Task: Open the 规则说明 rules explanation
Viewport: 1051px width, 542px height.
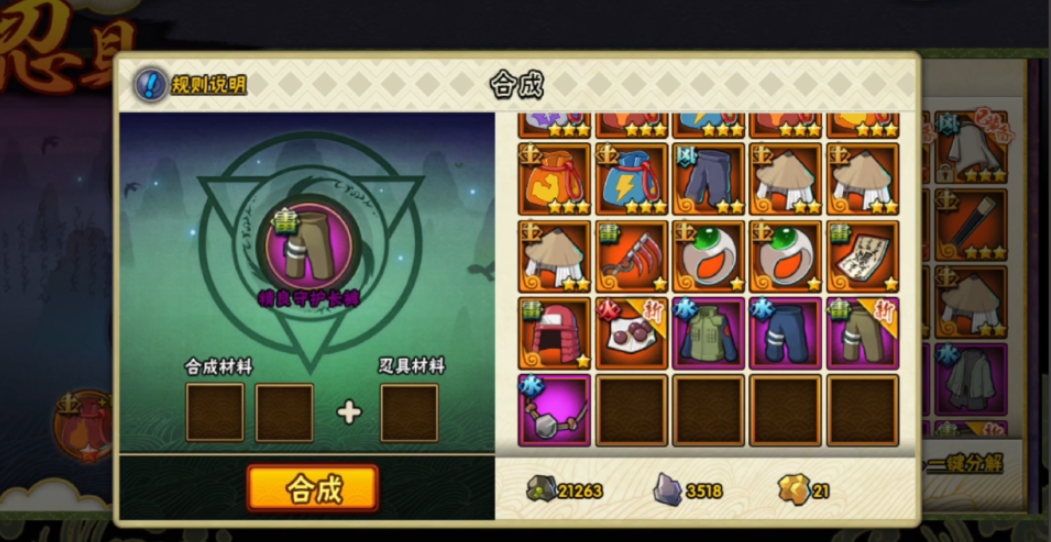Action: tap(192, 85)
